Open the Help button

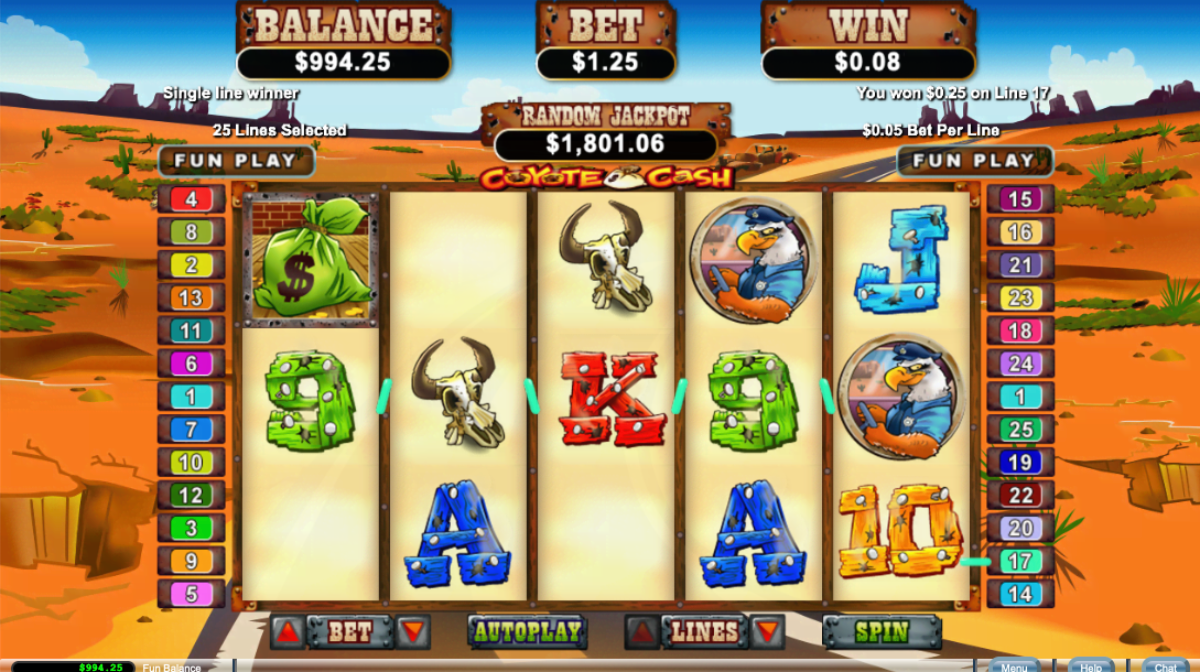tap(1090, 666)
